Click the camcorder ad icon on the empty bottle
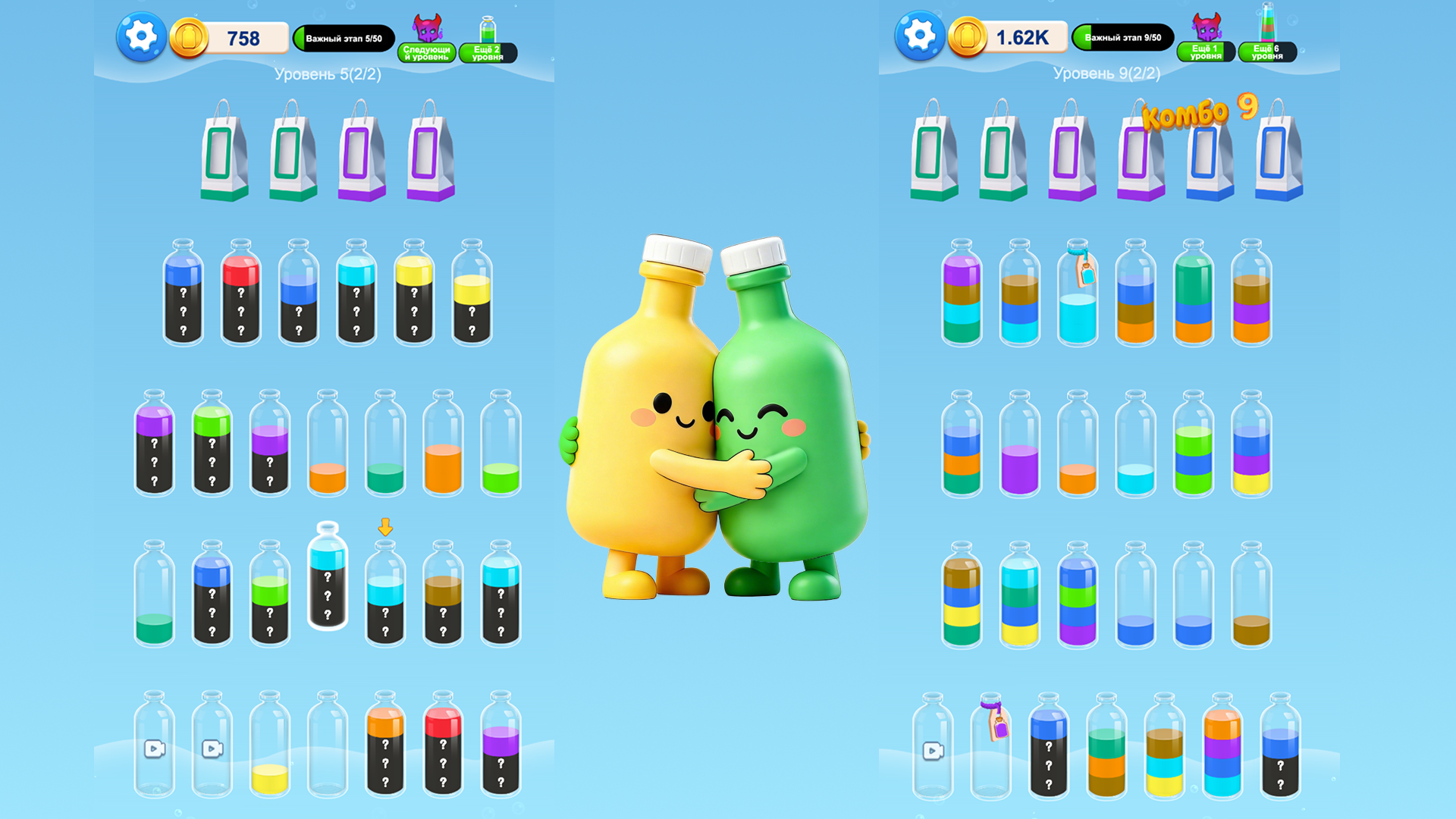The image size is (1456, 819). pyautogui.click(x=156, y=749)
